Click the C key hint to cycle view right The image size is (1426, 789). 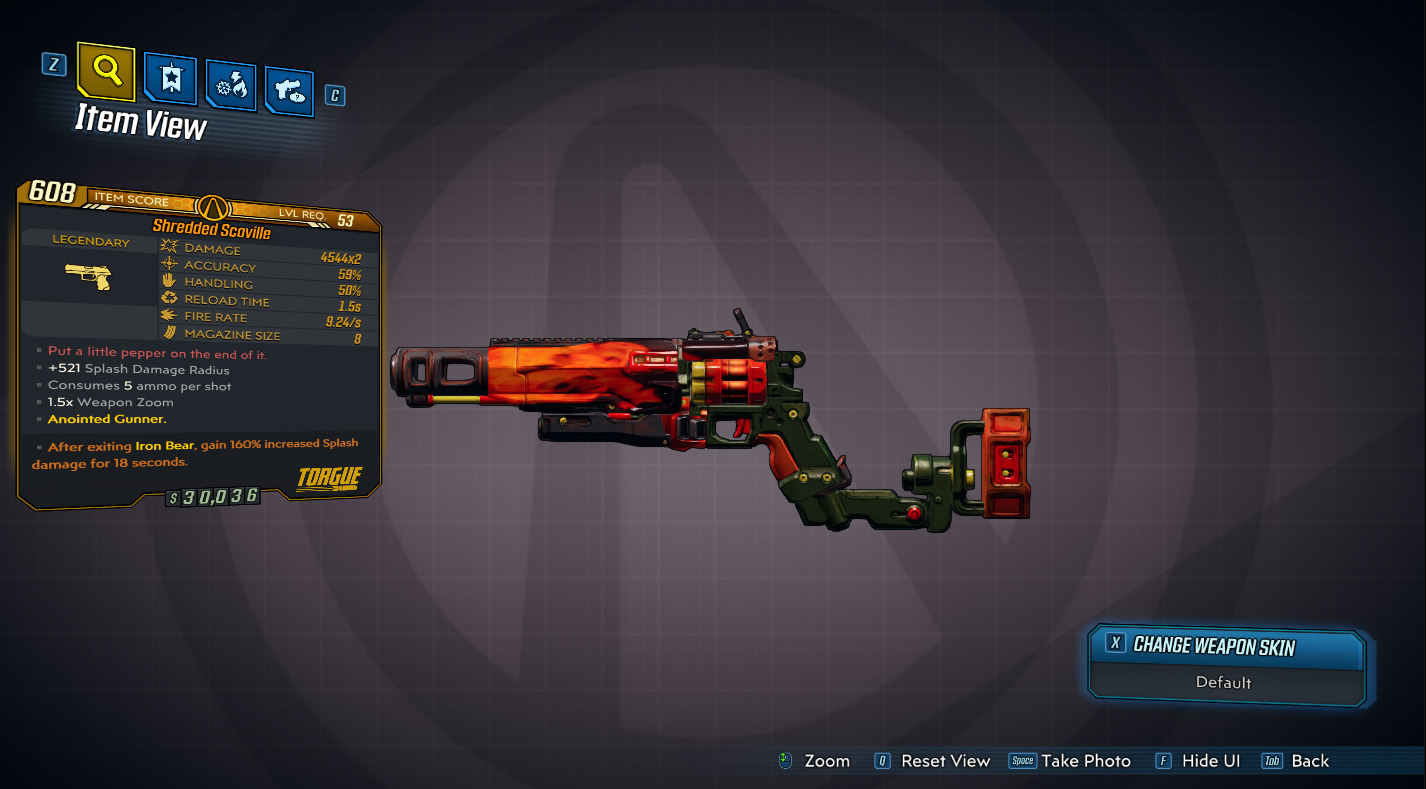pos(335,95)
